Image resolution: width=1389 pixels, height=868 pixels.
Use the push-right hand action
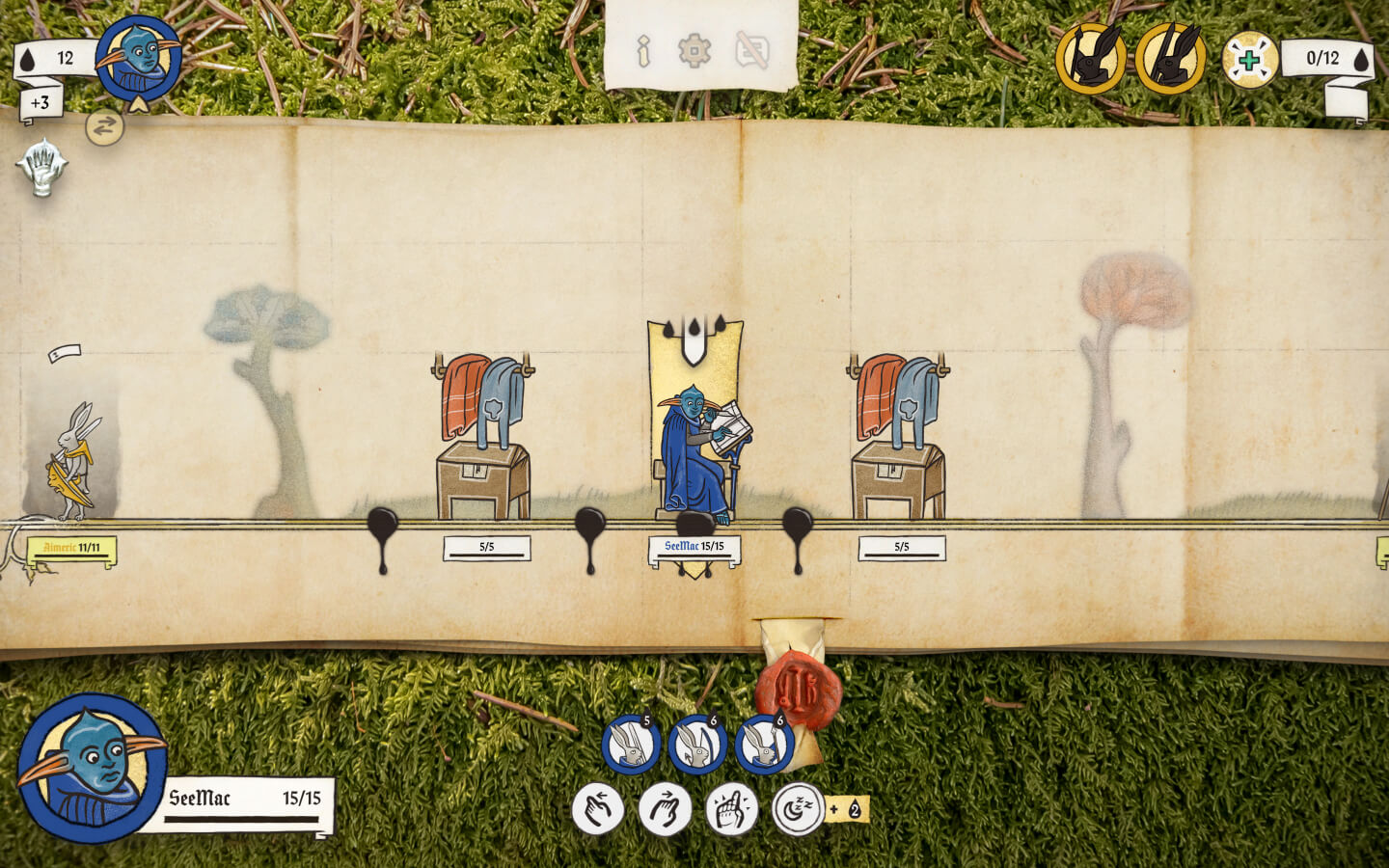[x=665, y=809]
